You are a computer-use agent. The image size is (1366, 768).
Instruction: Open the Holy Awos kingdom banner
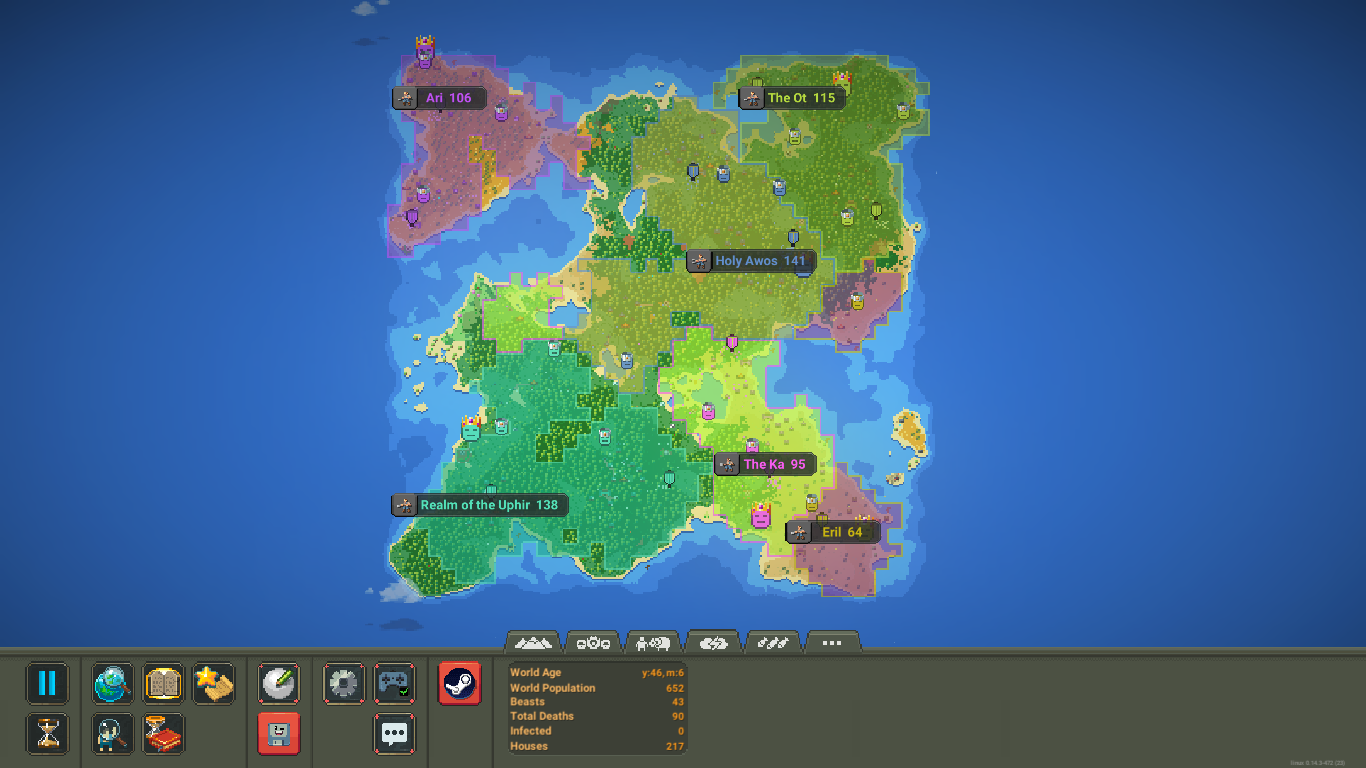751,261
